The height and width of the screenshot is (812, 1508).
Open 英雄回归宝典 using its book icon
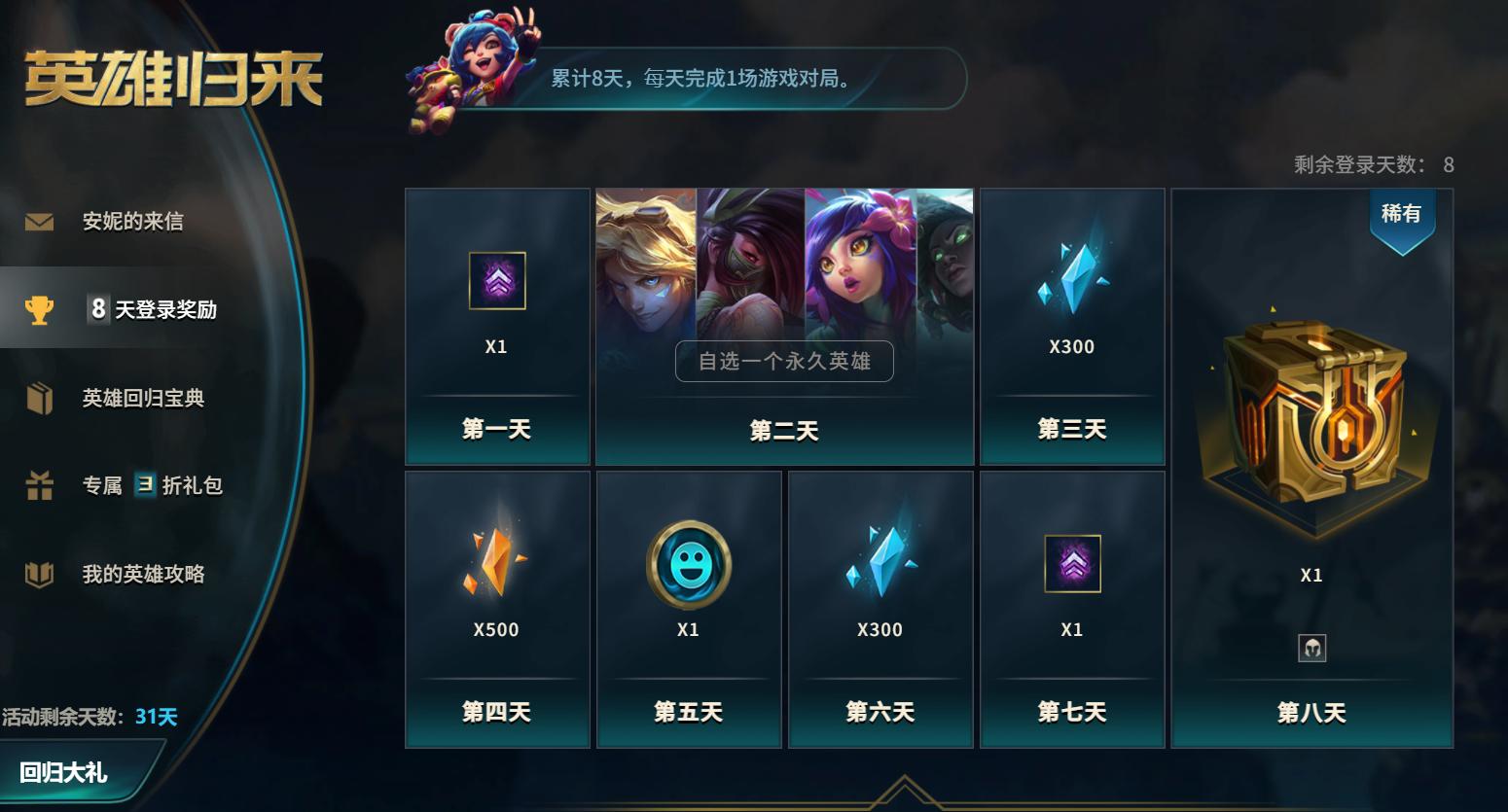point(37,397)
